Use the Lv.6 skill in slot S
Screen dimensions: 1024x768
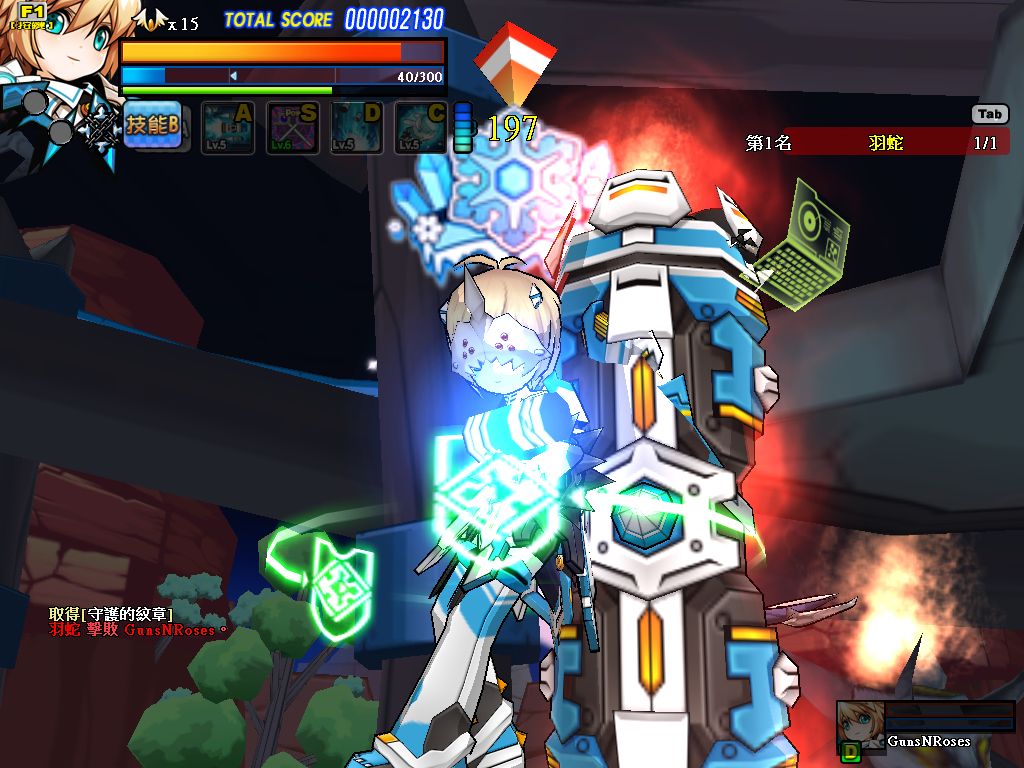(x=293, y=127)
